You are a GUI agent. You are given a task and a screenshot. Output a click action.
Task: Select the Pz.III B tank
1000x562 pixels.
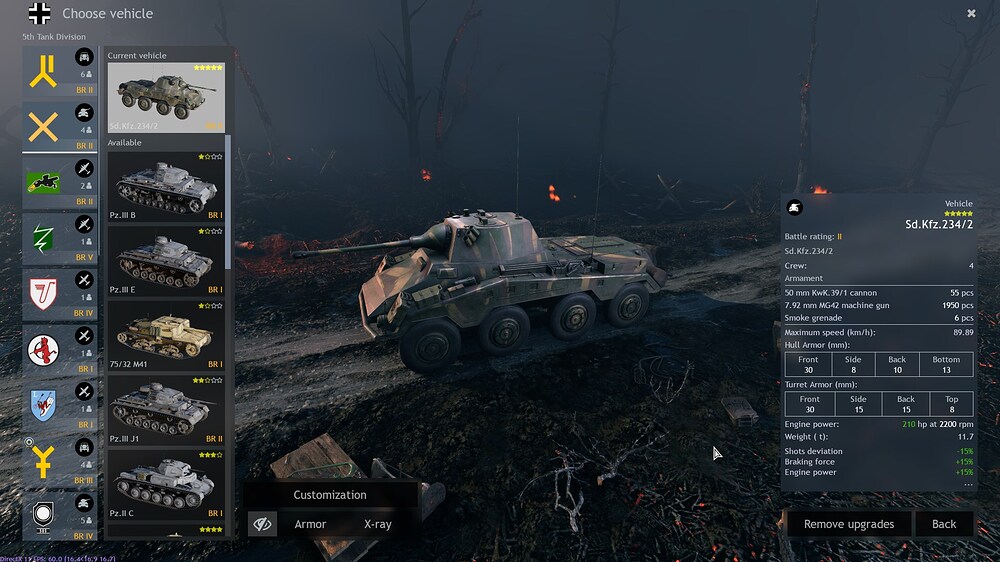(166, 187)
